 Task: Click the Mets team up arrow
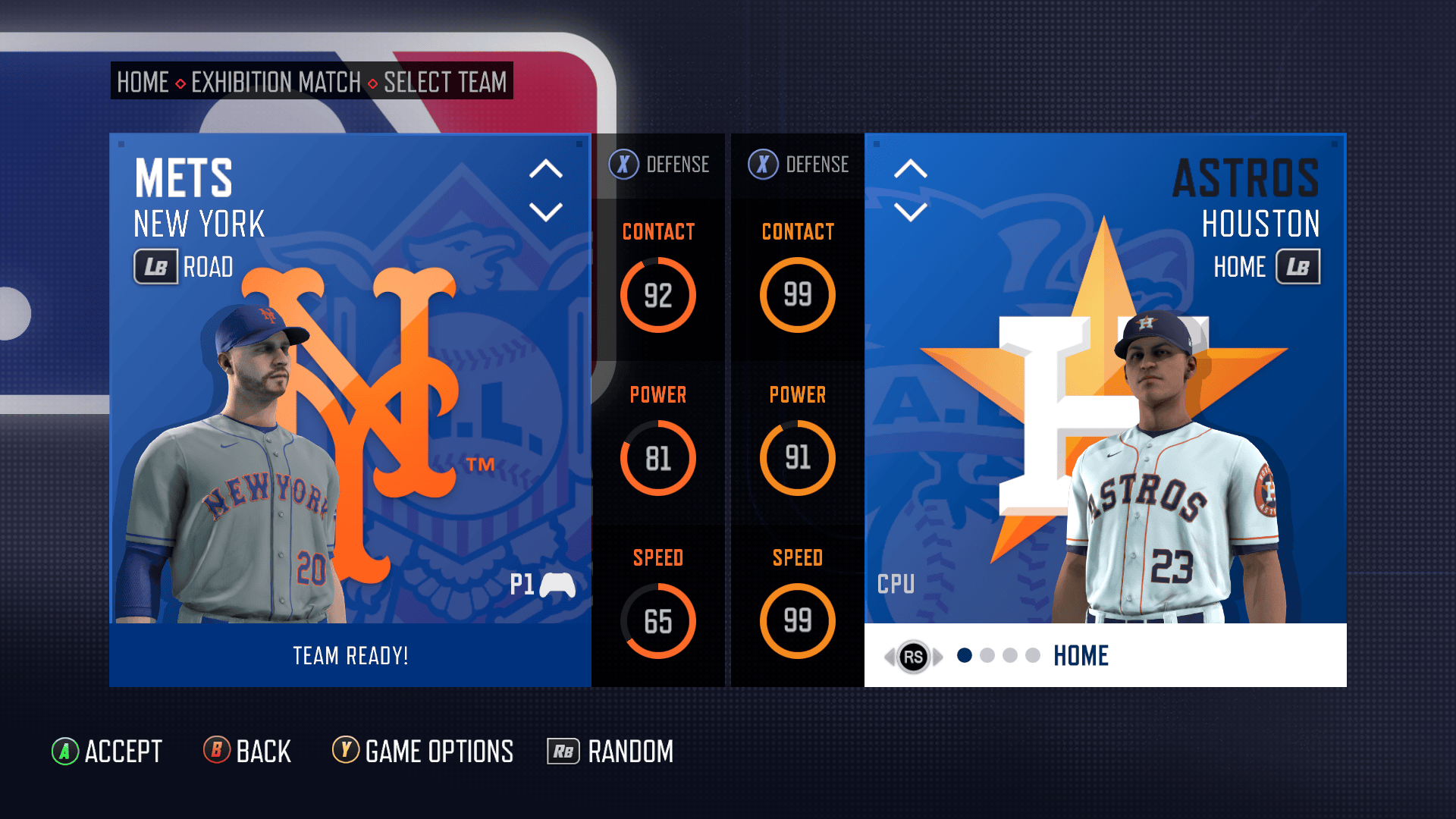pyautogui.click(x=545, y=169)
